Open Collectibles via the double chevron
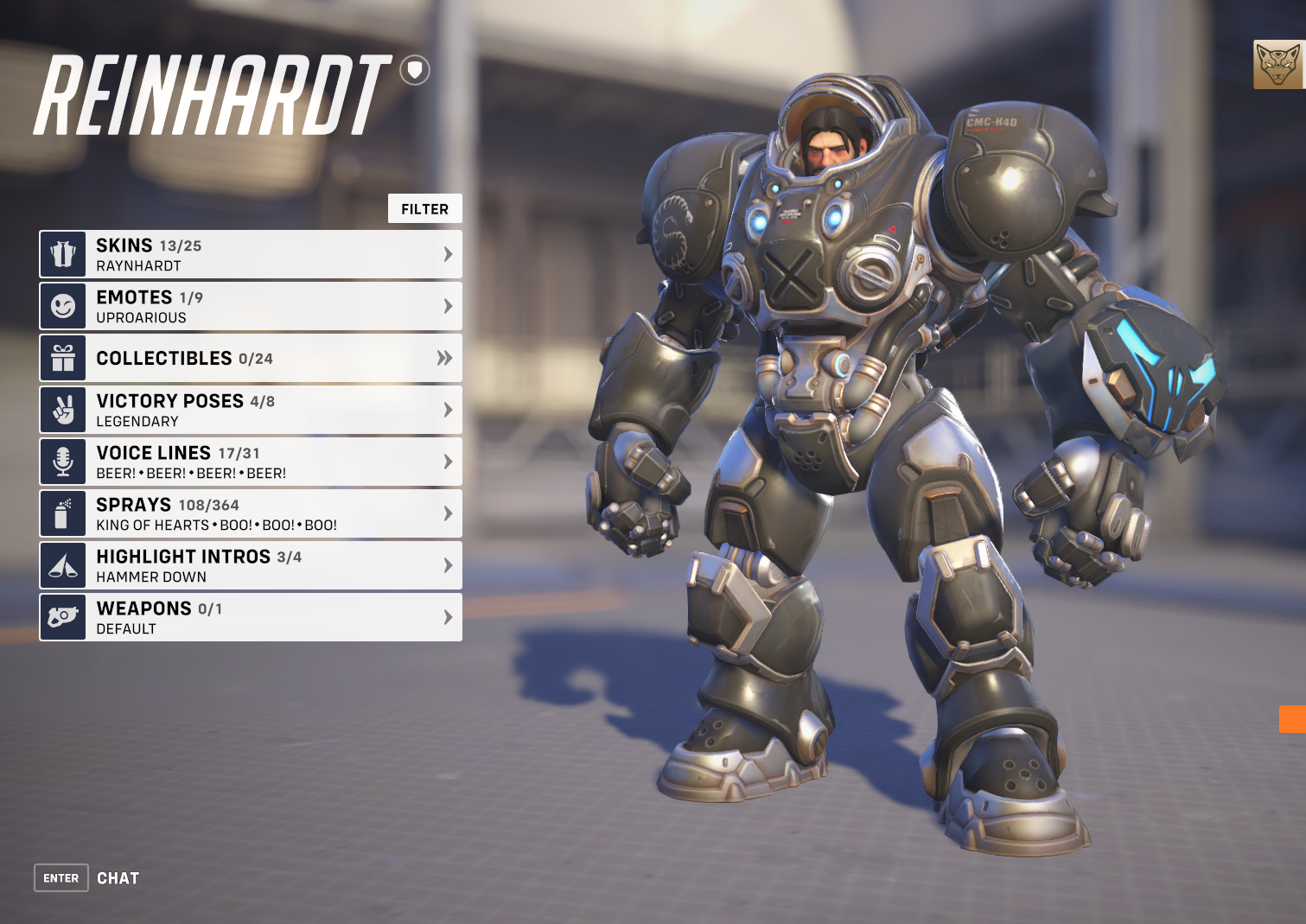This screenshot has width=1306, height=924. 445,358
